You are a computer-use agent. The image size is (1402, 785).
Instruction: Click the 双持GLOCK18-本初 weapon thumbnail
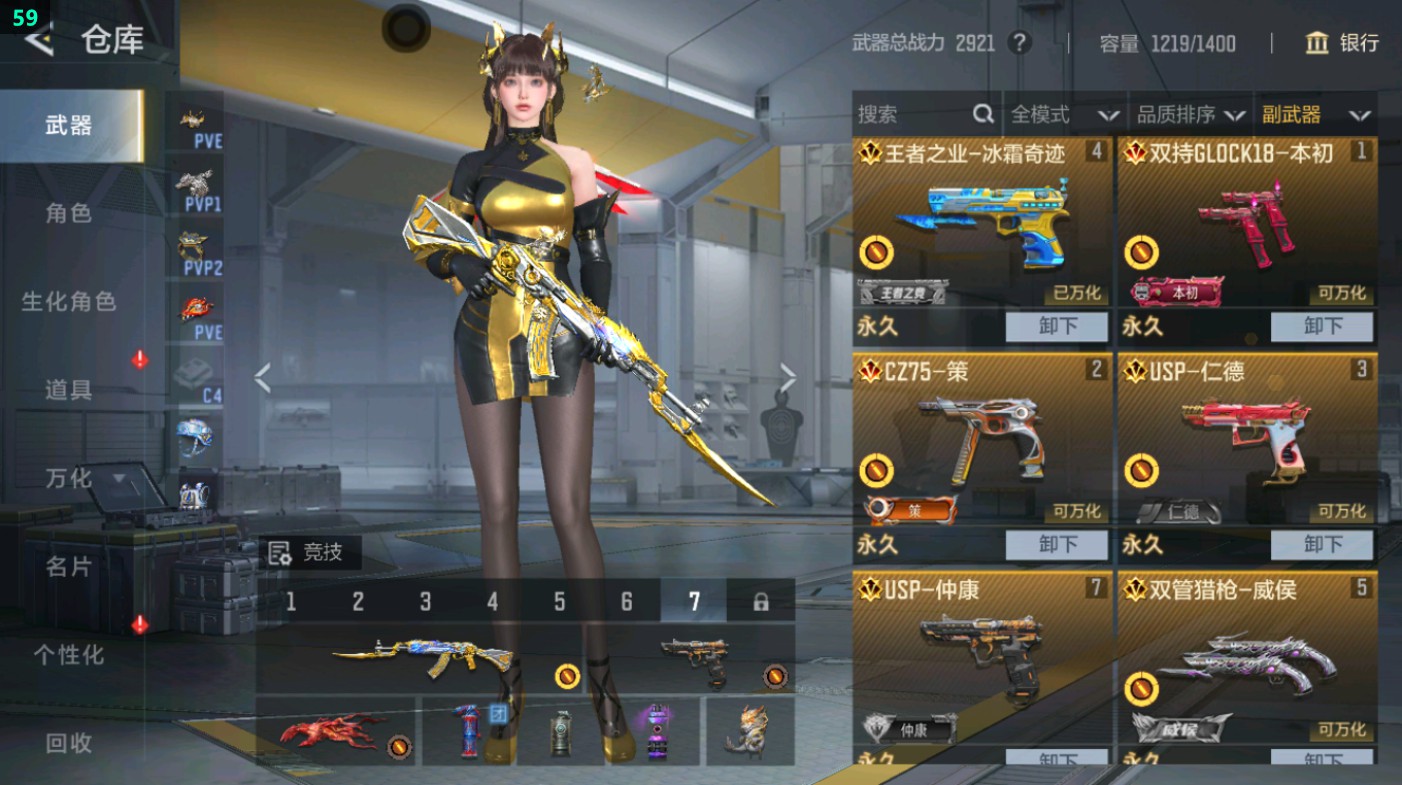(x=1247, y=220)
